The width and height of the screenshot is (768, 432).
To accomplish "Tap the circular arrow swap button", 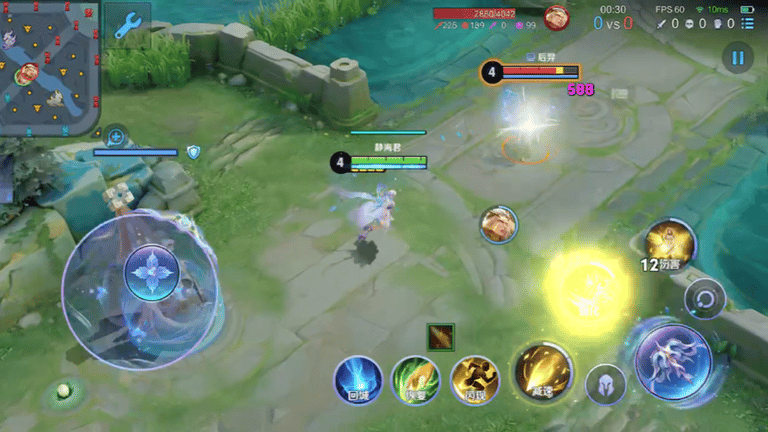I will click(x=705, y=298).
